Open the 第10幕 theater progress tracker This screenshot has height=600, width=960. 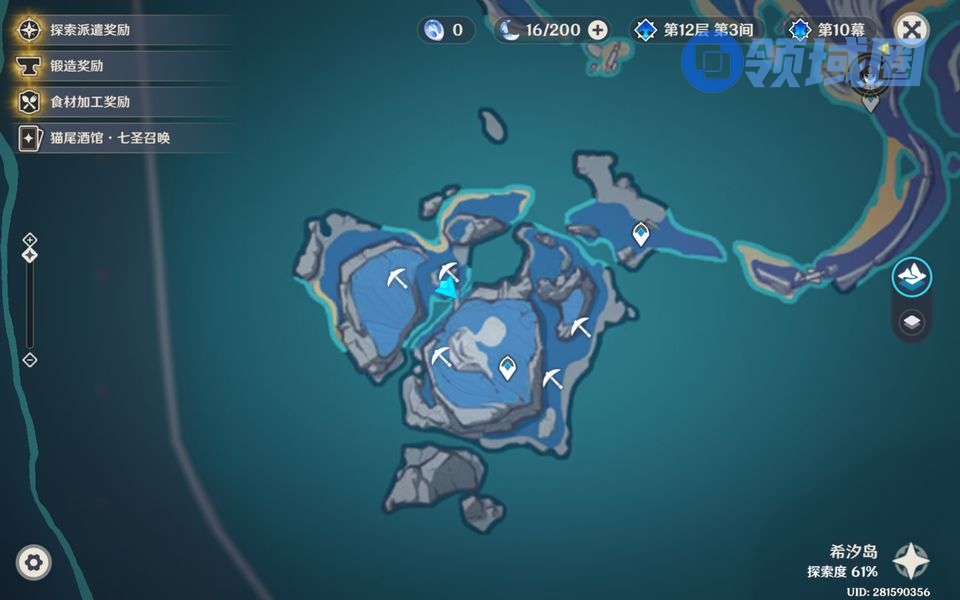click(832, 30)
